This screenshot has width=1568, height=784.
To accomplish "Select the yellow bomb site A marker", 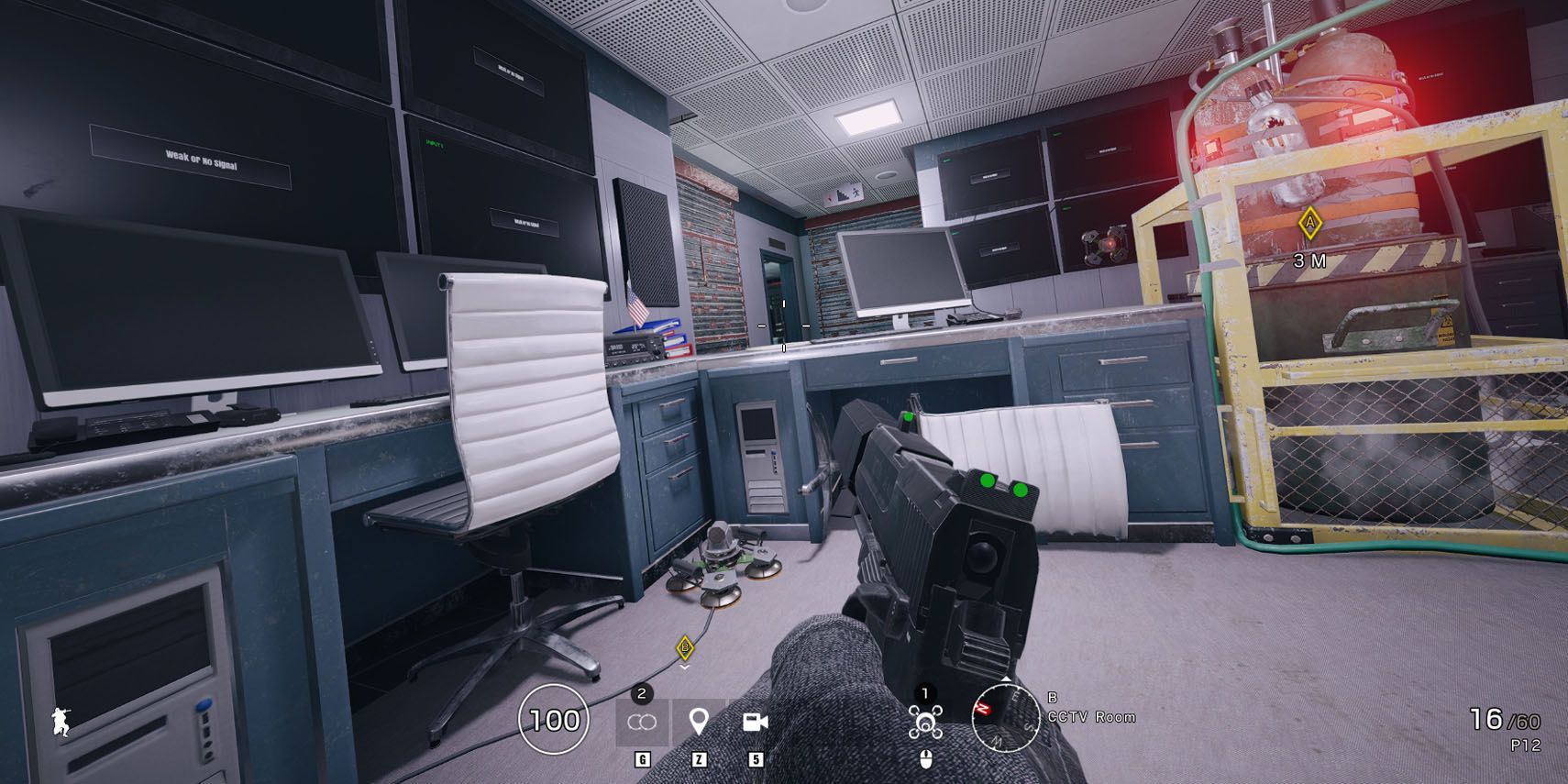I will [x=1310, y=222].
